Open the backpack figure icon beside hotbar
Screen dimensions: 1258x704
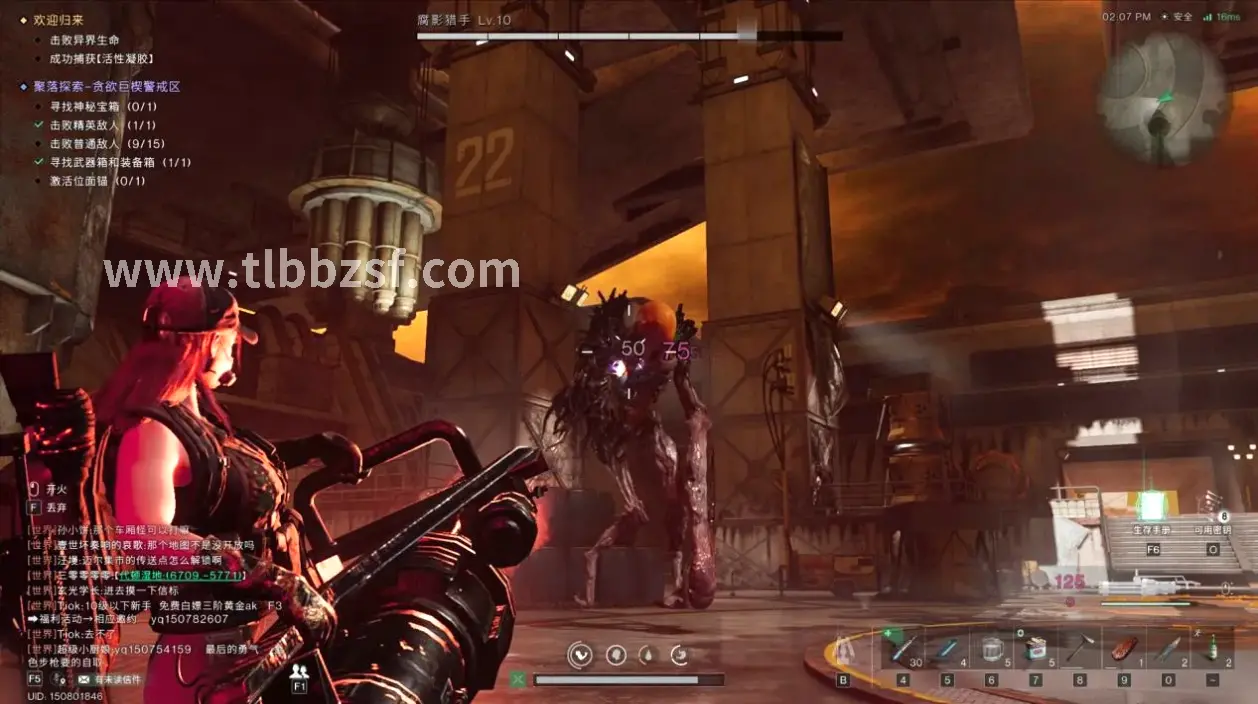point(844,652)
